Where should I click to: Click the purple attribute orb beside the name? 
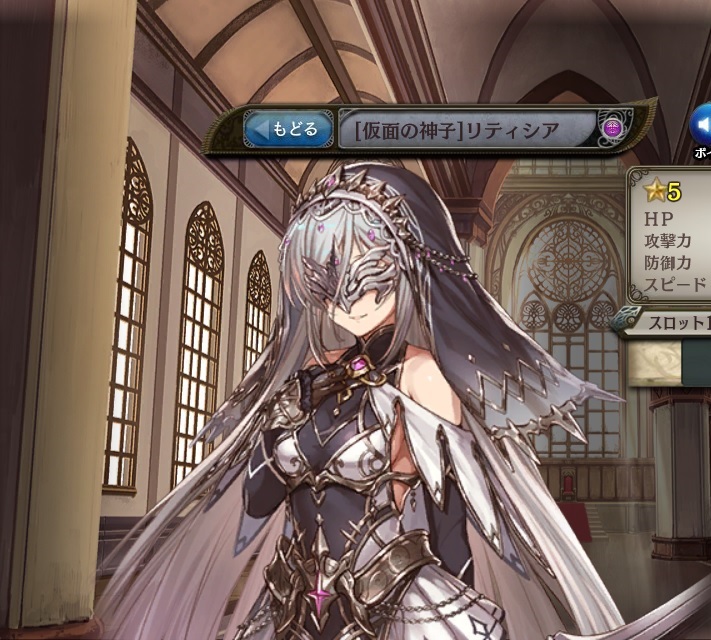(613, 129)
